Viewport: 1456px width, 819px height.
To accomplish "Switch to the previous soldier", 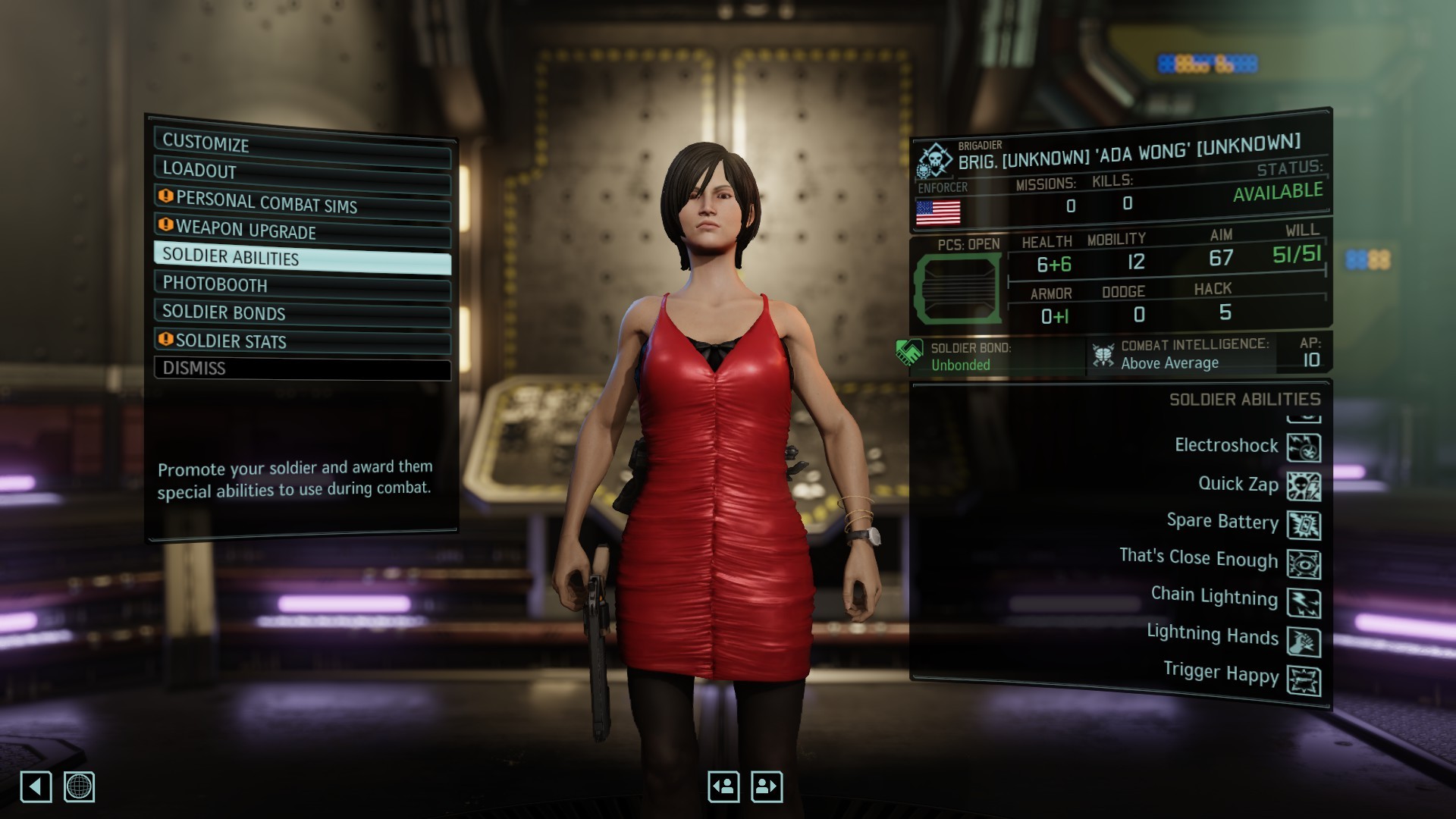I will coord(723,787).
